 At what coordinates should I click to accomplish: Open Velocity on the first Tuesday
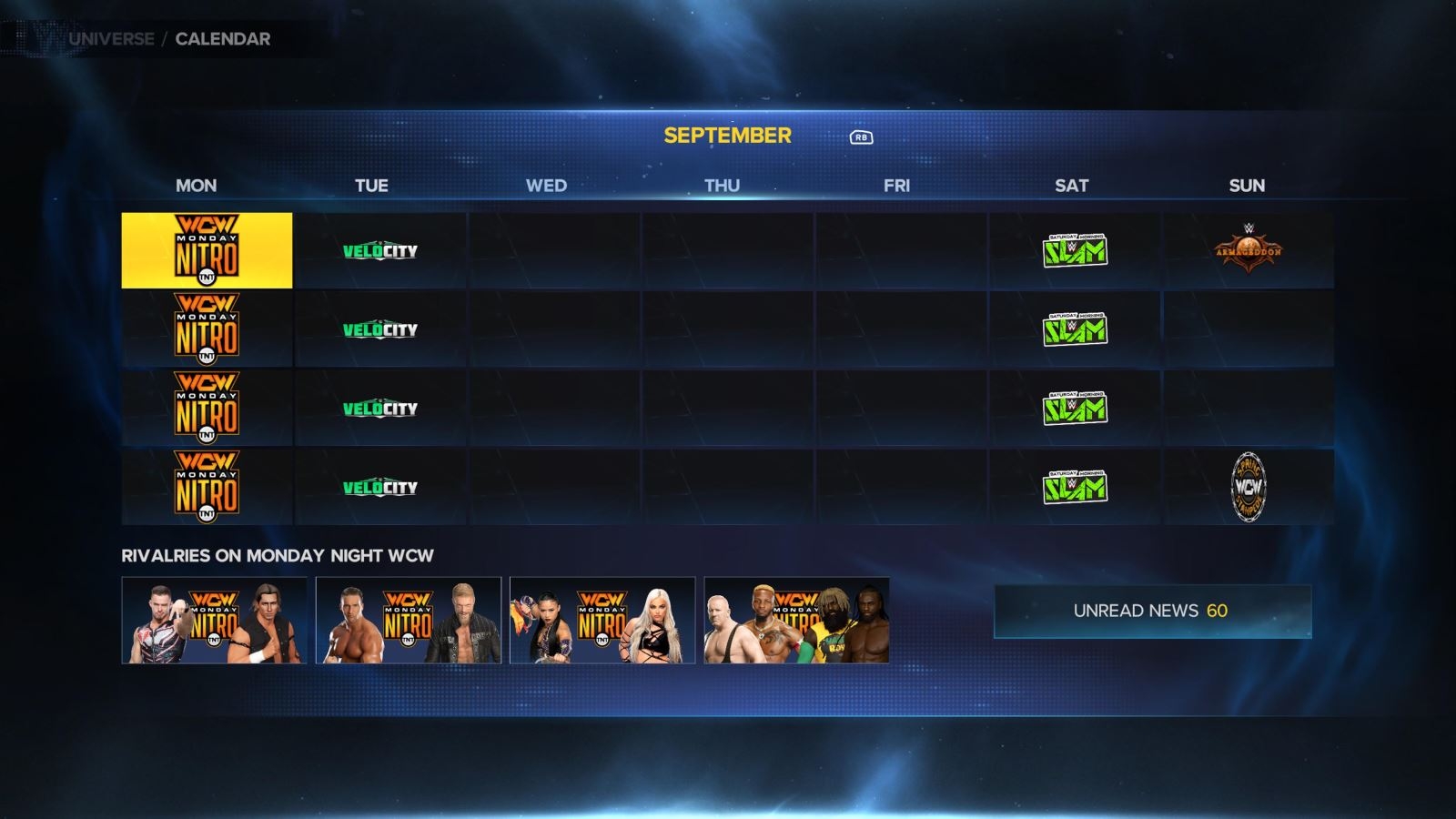coord(379,250)
